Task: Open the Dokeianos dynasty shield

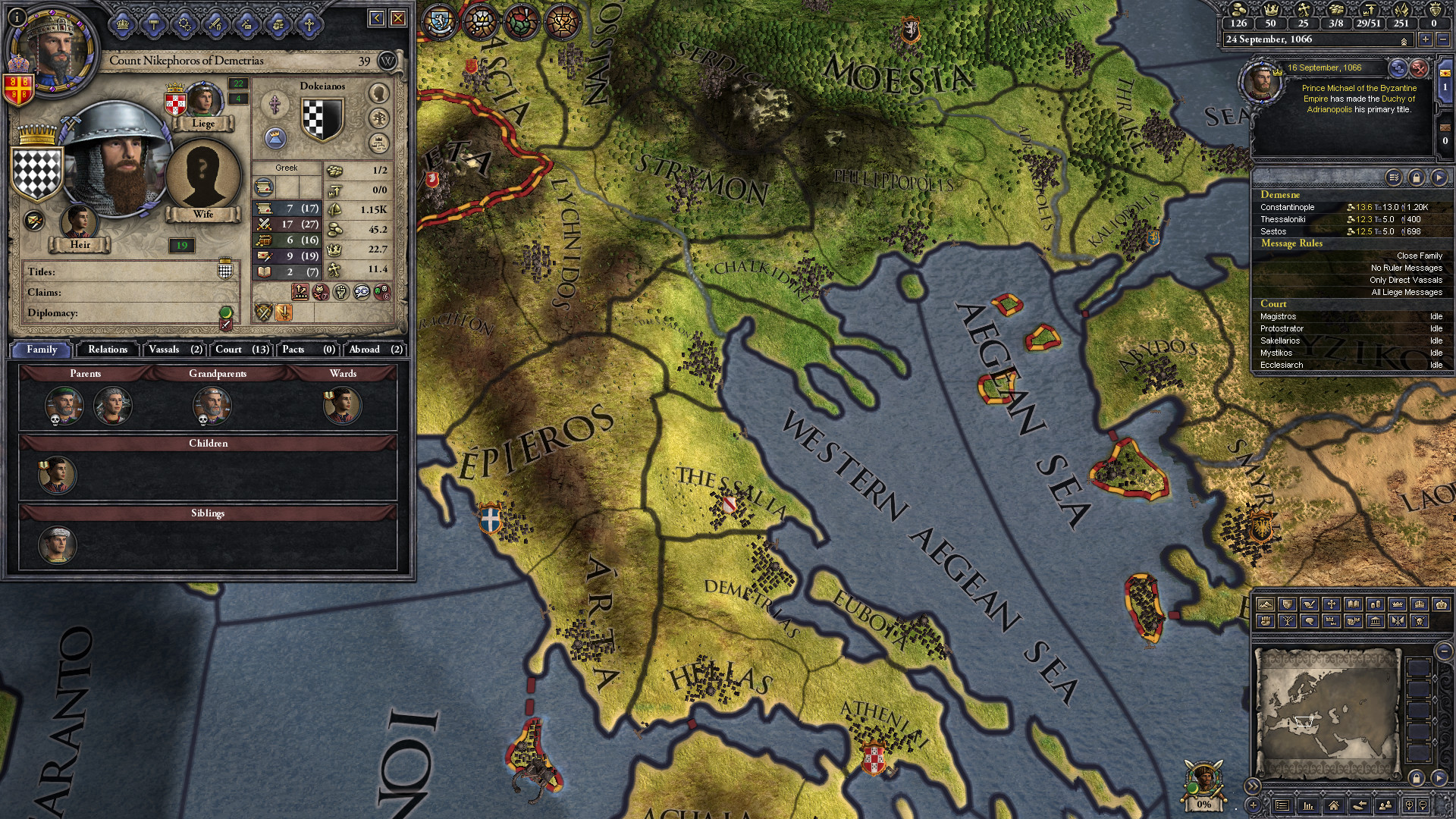Action: tap(322, 119)
